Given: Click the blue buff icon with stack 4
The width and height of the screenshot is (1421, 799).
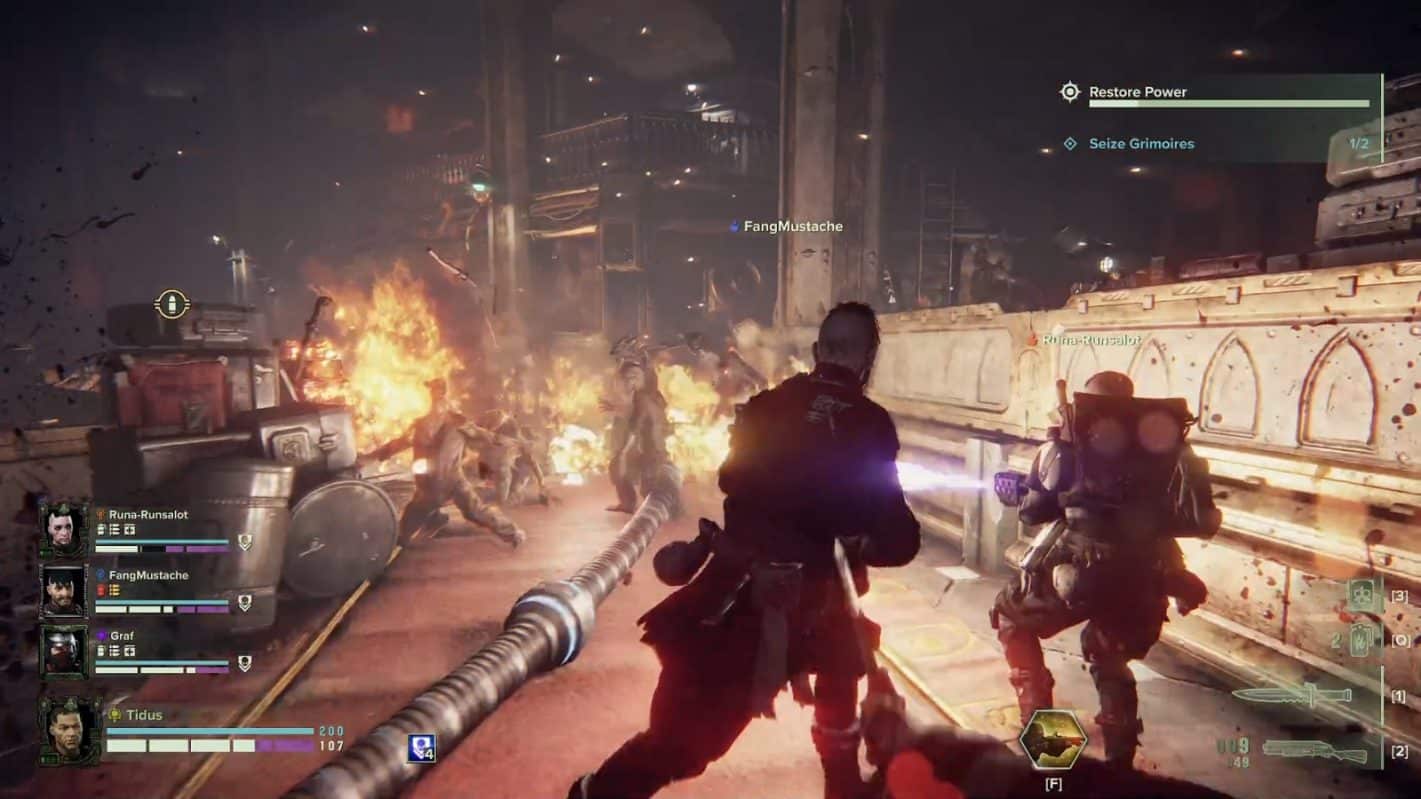Looking at the screenshot, I should (x=420, y=748).
